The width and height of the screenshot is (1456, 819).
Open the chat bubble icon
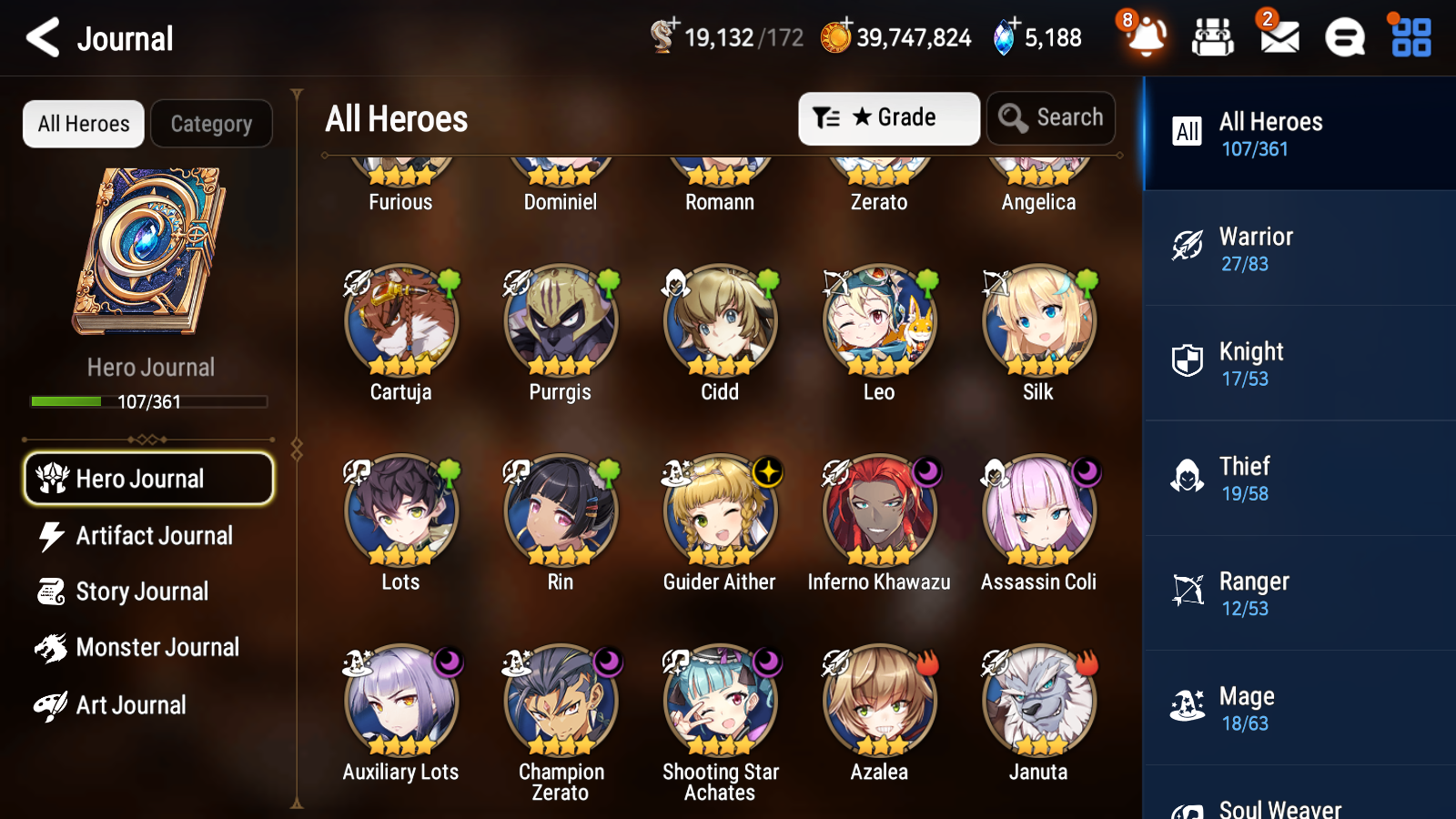1344,37
